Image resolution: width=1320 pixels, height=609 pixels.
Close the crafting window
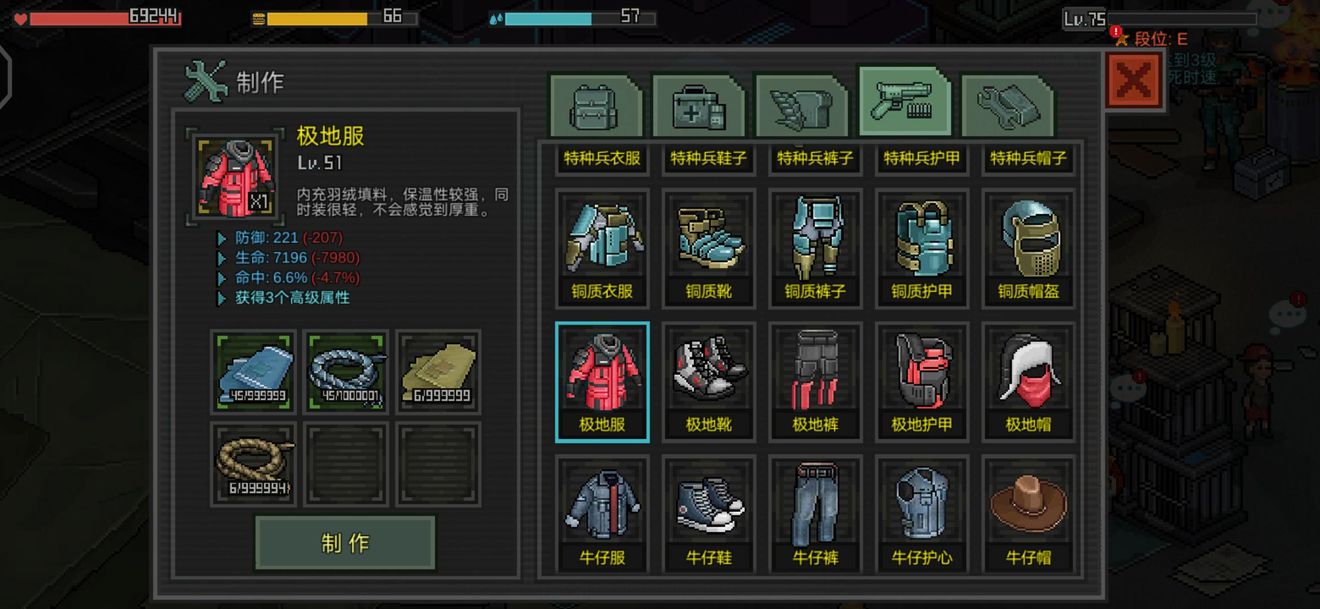click(x=1133, y=81)
